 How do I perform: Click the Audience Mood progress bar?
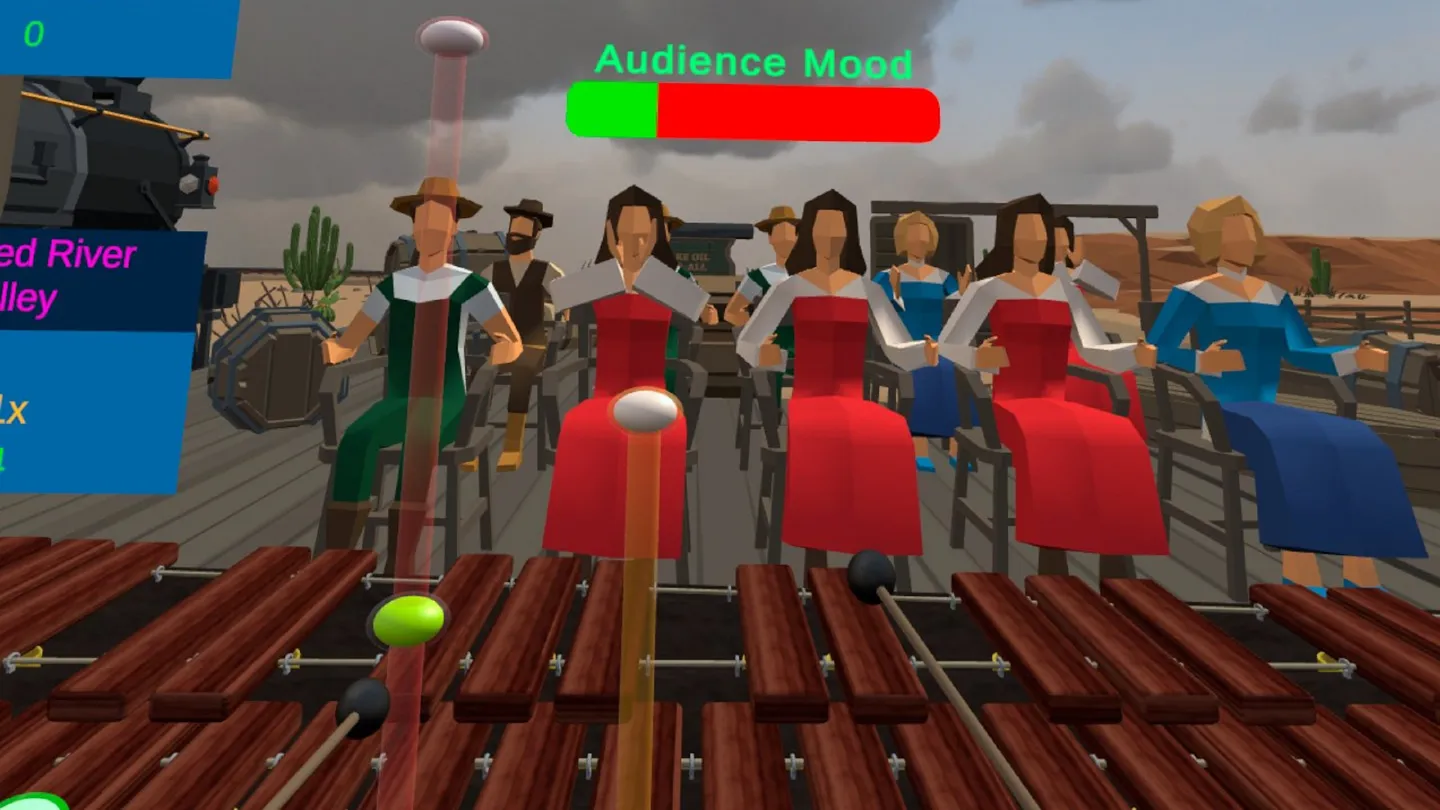[752, 112]
